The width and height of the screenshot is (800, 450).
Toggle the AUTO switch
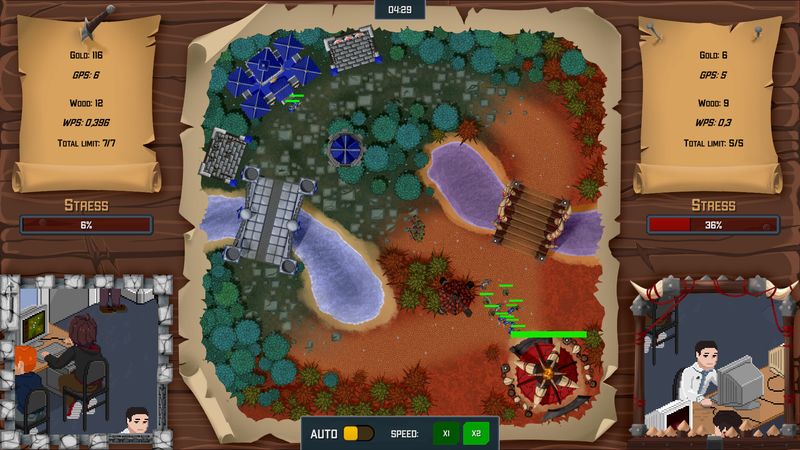coord(357,434)
